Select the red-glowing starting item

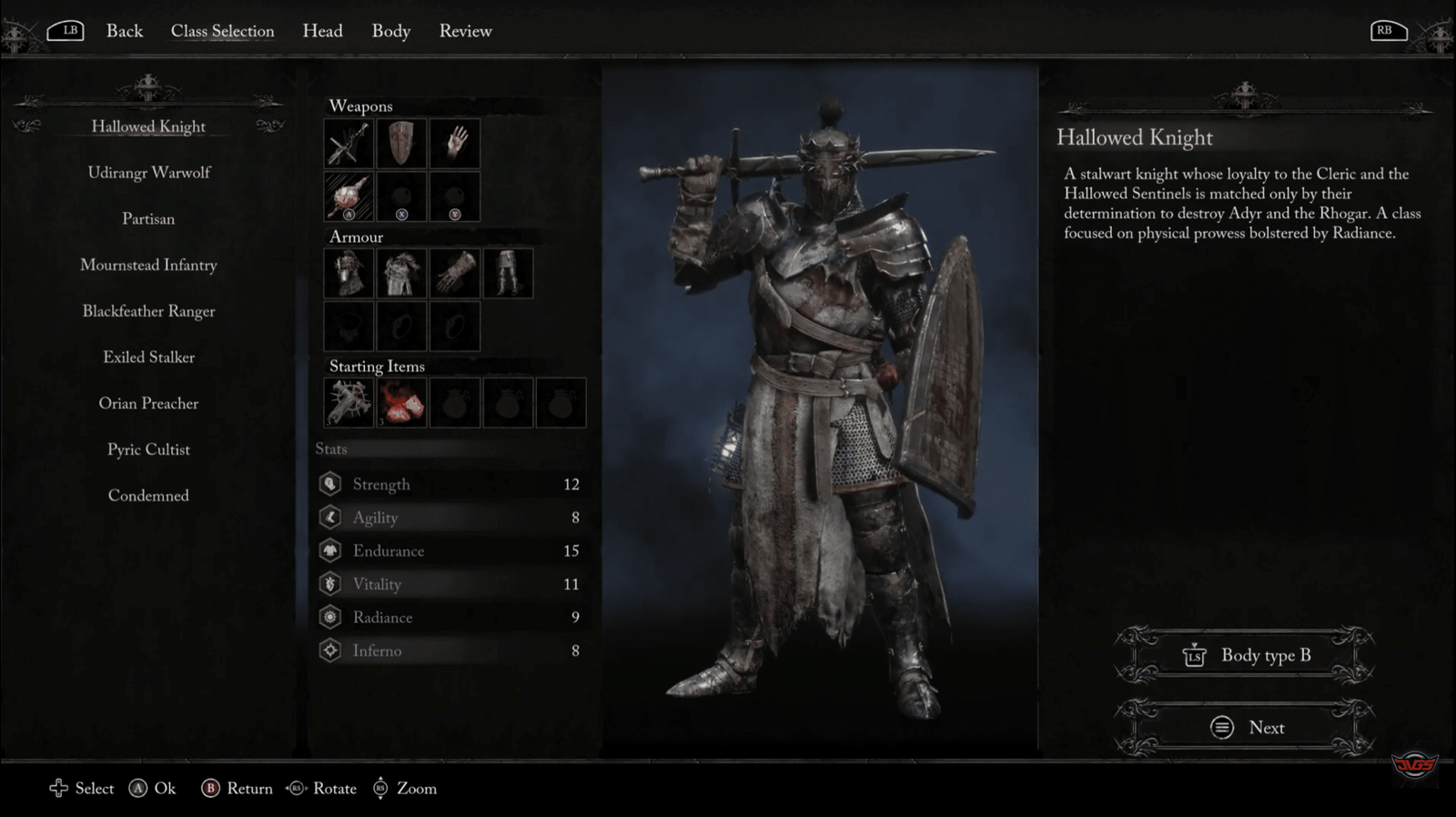click(x=402, y=402)
